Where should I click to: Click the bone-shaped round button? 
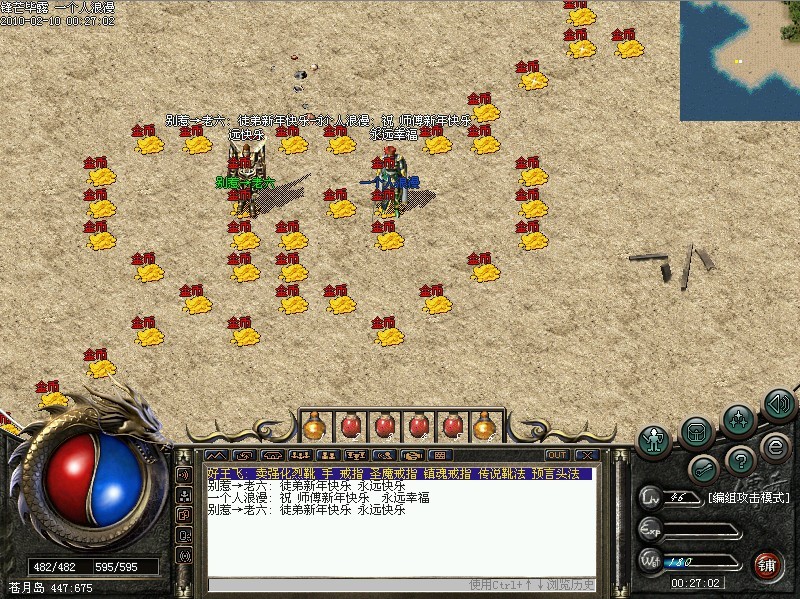(x=703, y=467)
